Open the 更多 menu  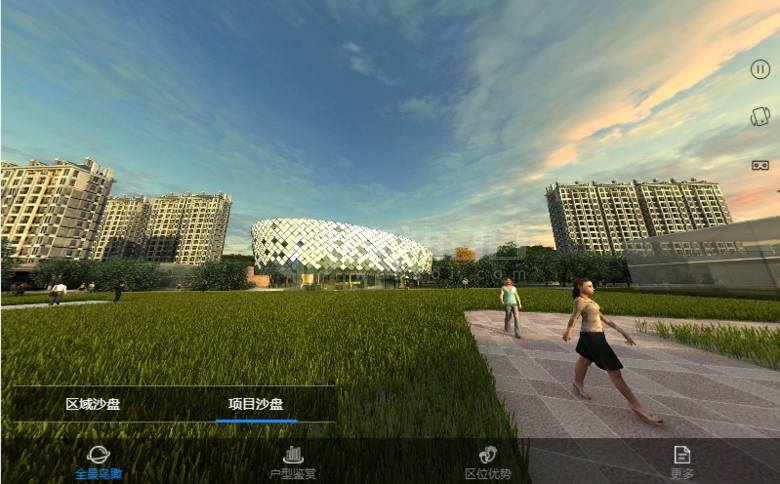(x=682, y=462)
